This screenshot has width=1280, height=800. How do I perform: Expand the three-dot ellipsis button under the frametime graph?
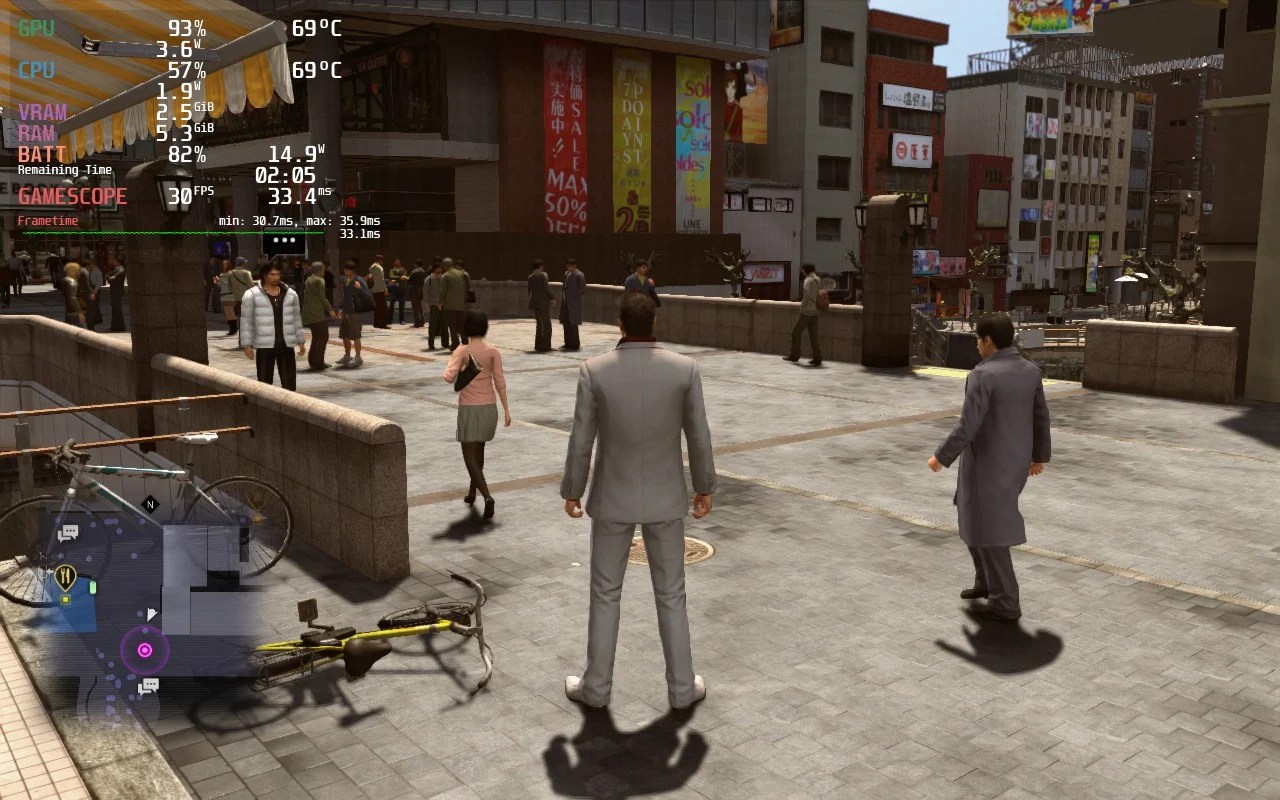tap(283, 240)
